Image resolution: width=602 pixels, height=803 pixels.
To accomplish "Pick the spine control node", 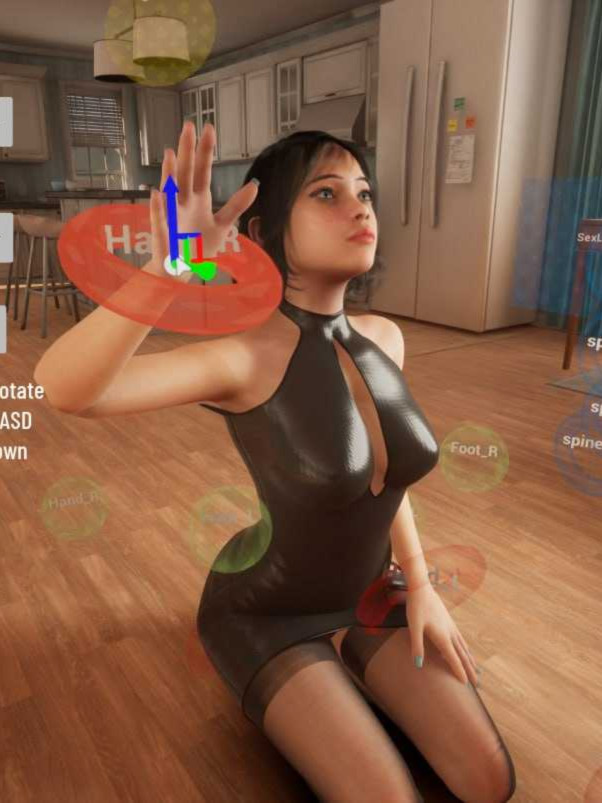I will point(582,442).
